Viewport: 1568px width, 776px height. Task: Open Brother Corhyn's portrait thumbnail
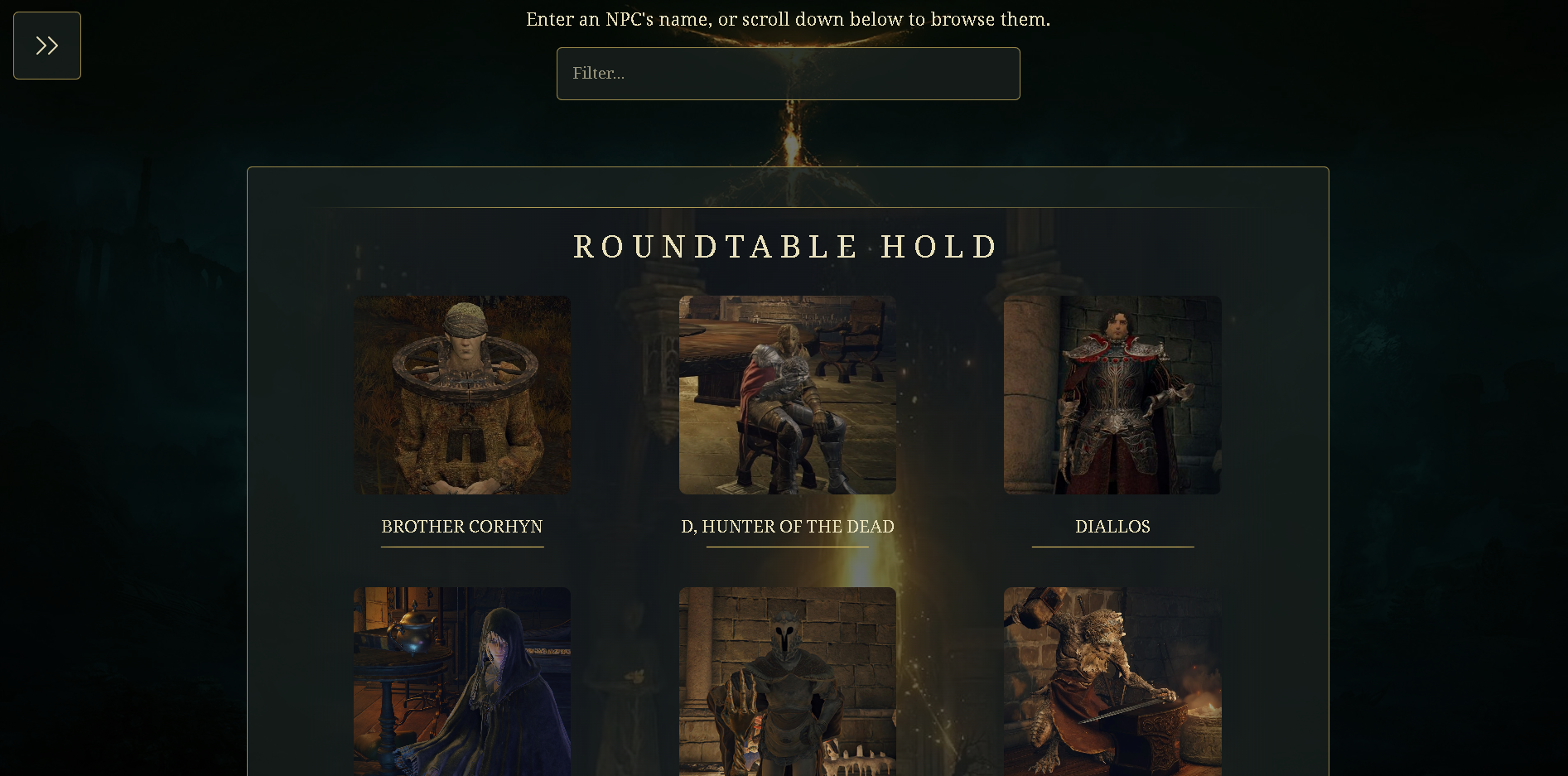(x=461, y=395)
